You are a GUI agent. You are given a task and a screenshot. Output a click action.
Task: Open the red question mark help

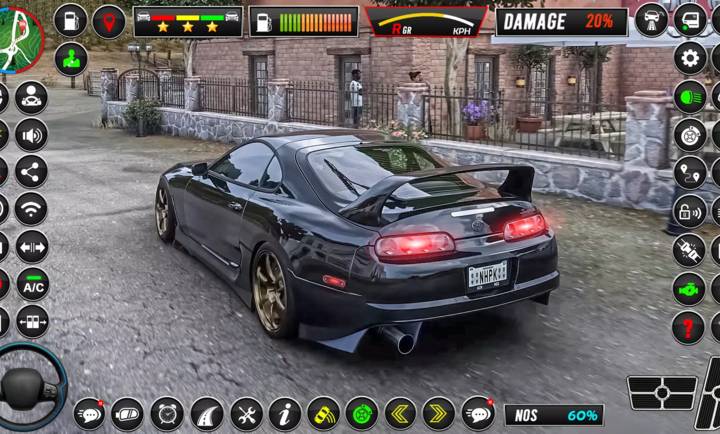coord(689,327)
